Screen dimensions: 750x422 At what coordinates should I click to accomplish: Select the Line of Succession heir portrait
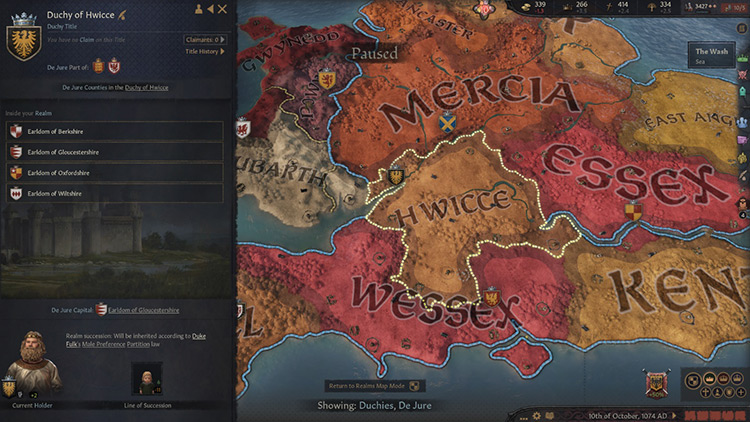(x=147, y=378)
